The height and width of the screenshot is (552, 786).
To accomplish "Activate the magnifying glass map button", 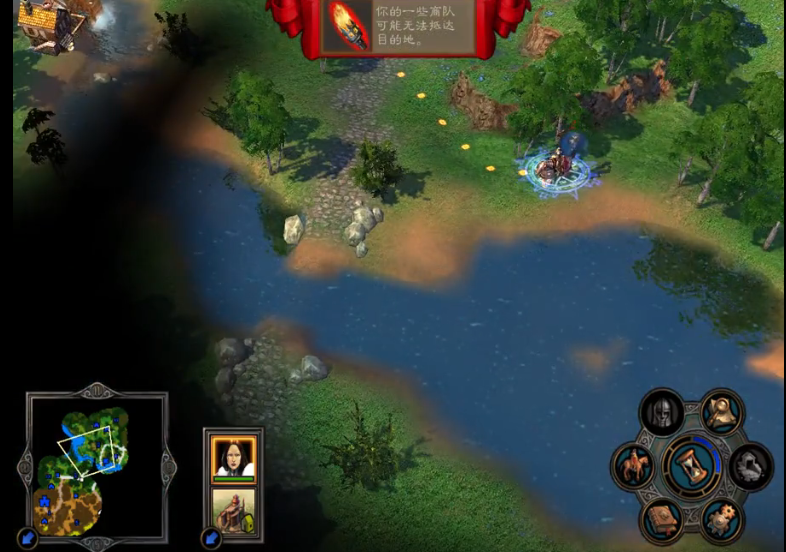I will (720, 411).
